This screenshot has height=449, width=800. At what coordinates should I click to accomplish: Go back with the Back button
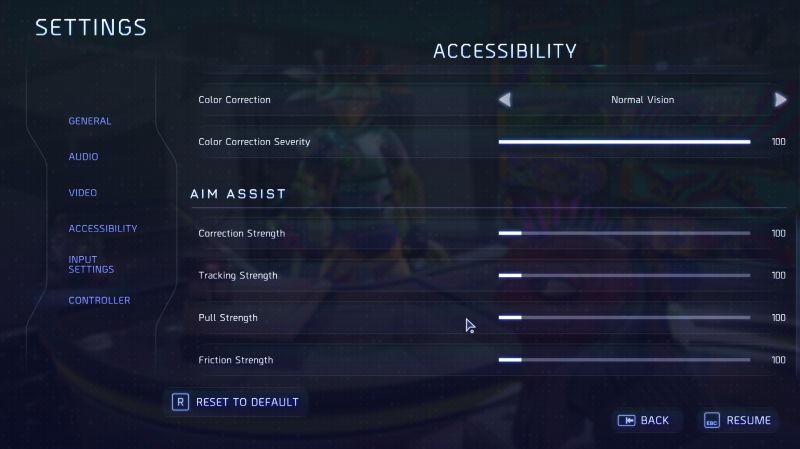(x=644, y=421)
